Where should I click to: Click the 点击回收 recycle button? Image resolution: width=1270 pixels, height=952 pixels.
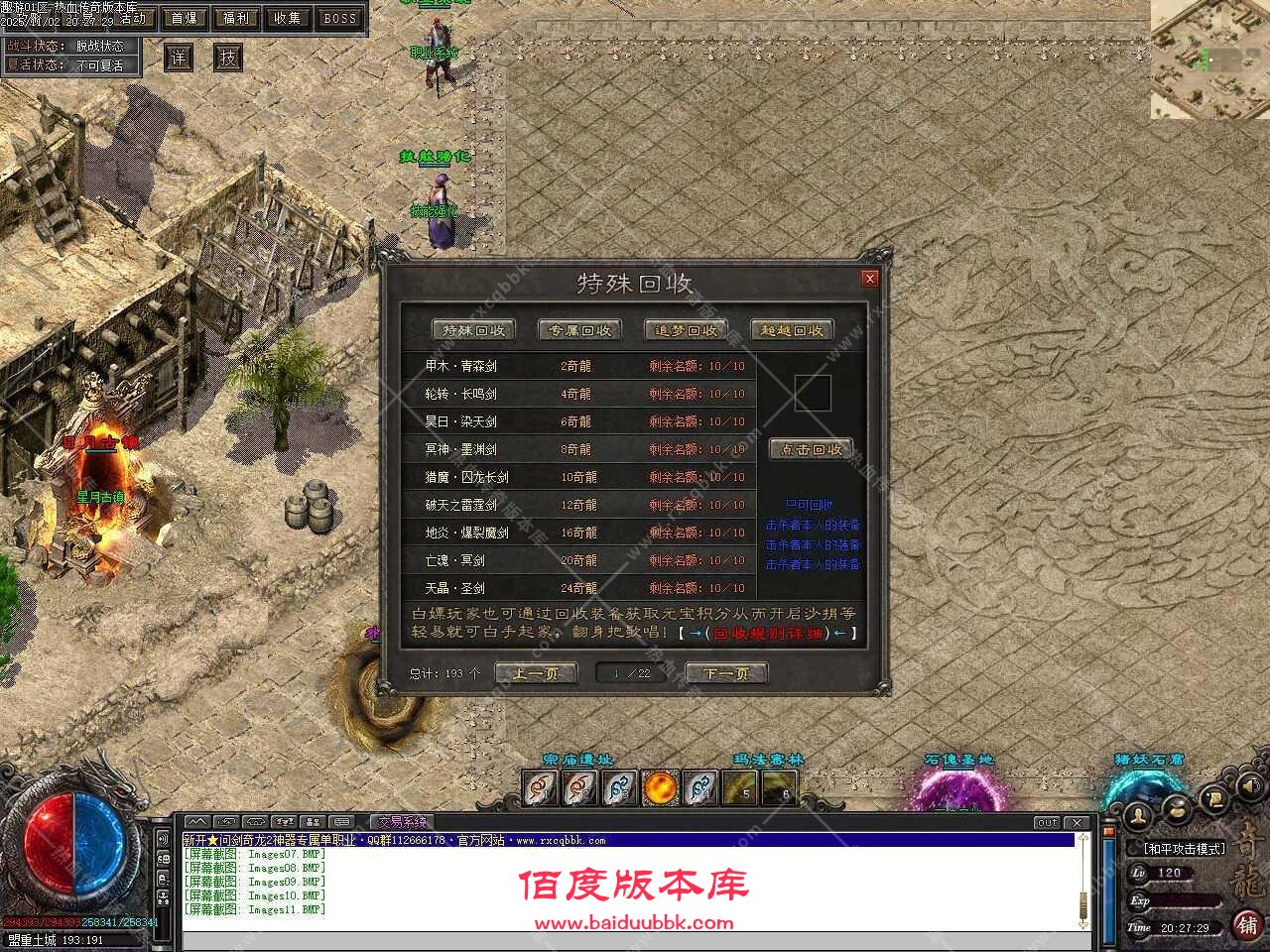coord(814,448)
